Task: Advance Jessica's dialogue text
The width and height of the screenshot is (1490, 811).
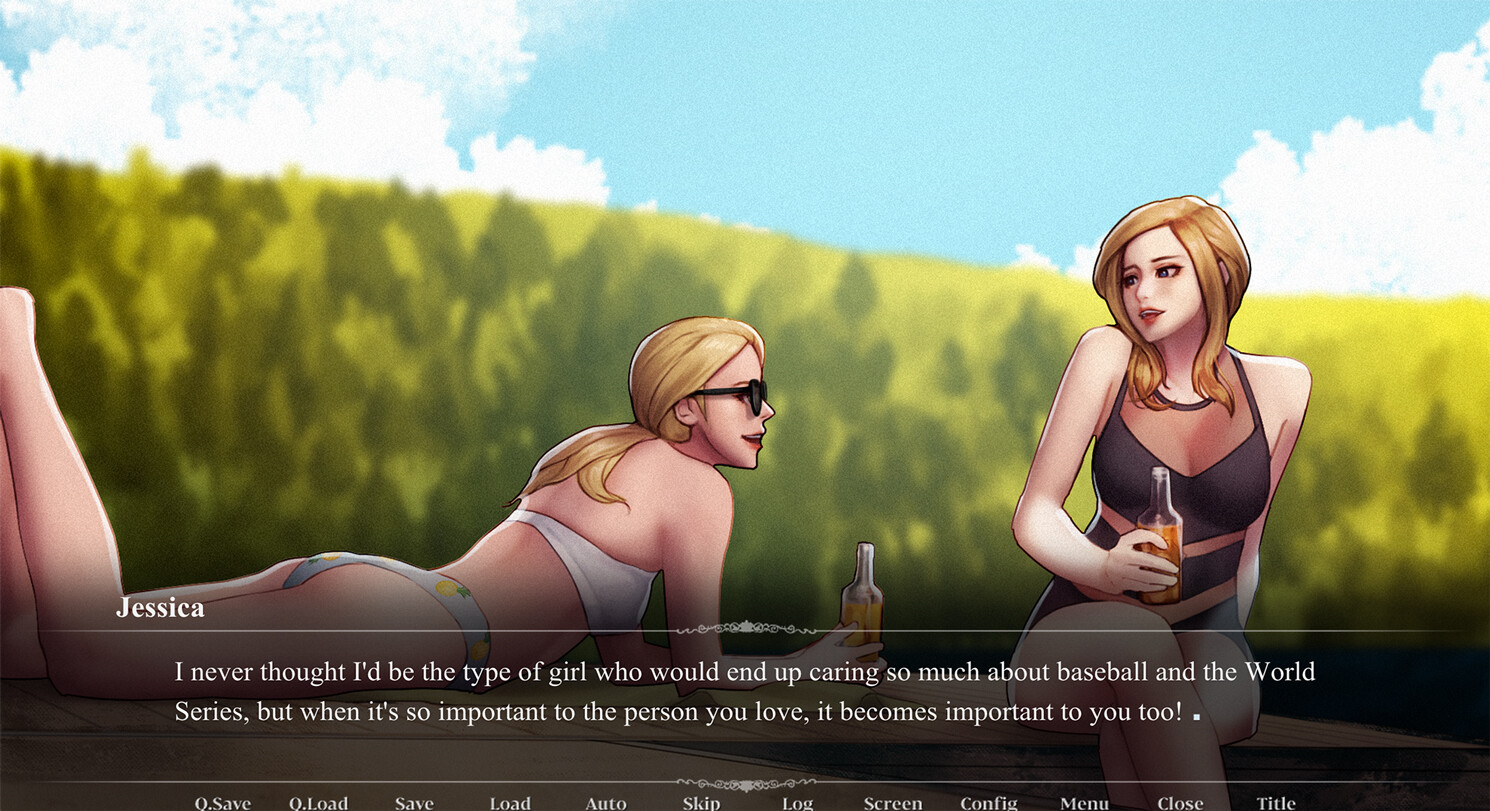Action: coord(744,692)
